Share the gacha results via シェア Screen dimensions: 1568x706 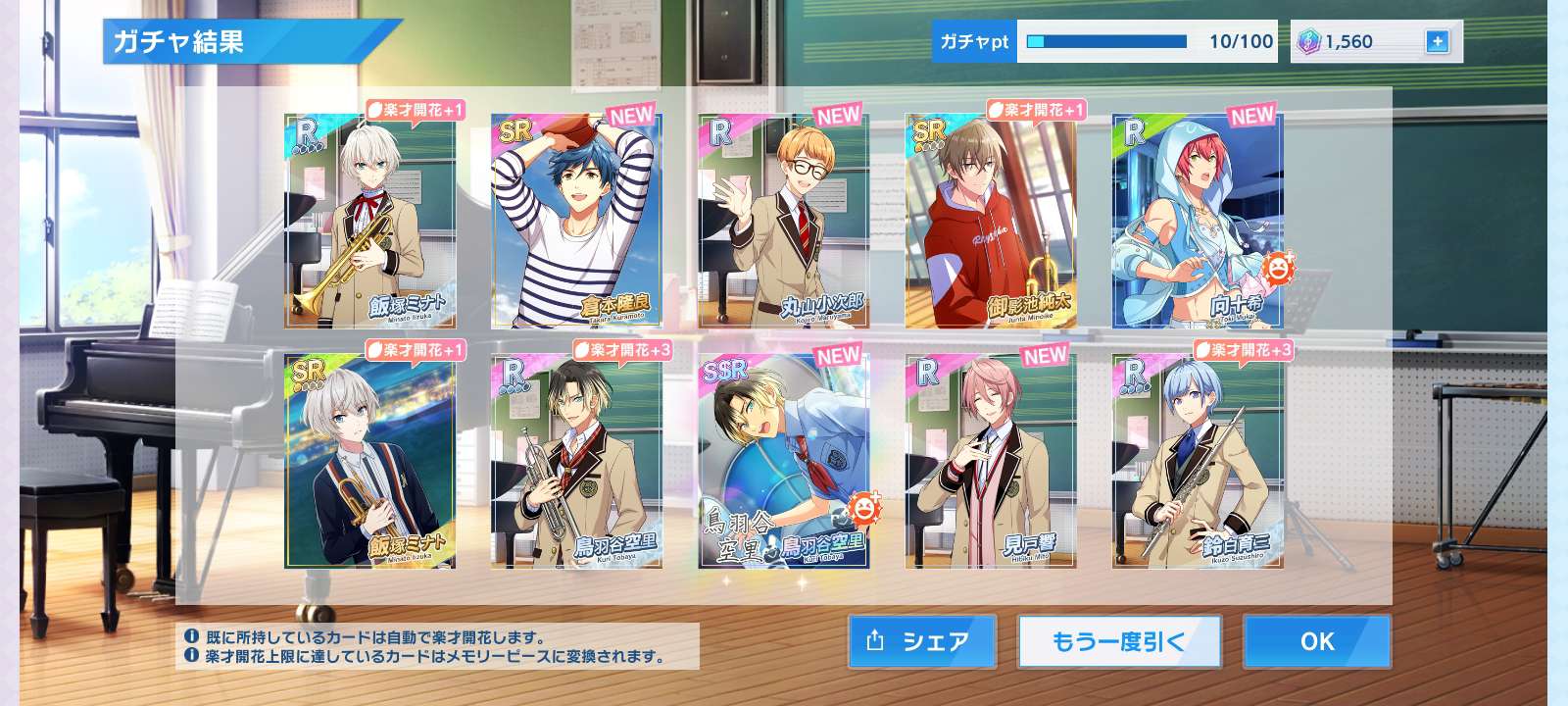coord(921,641)
